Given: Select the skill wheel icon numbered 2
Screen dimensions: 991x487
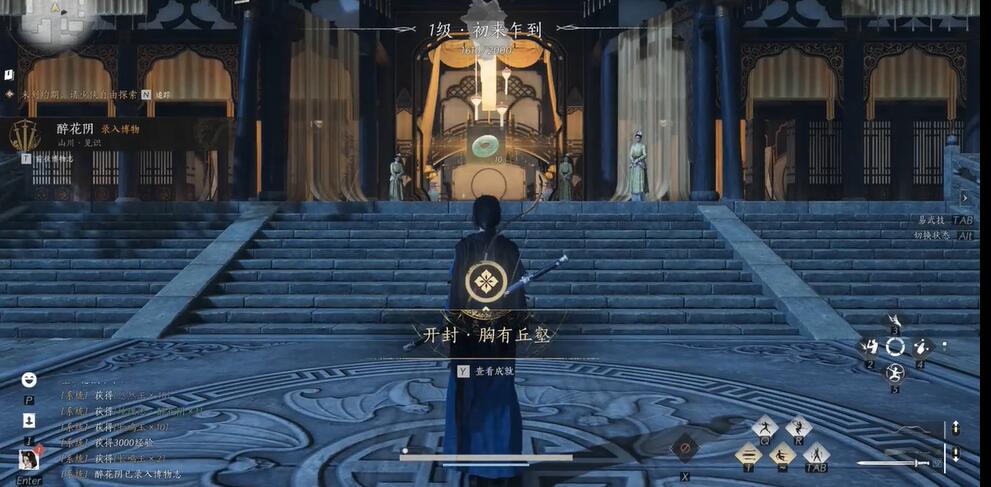Looking at the screenshot, I should pyautogui.click(x=870, y=347).
